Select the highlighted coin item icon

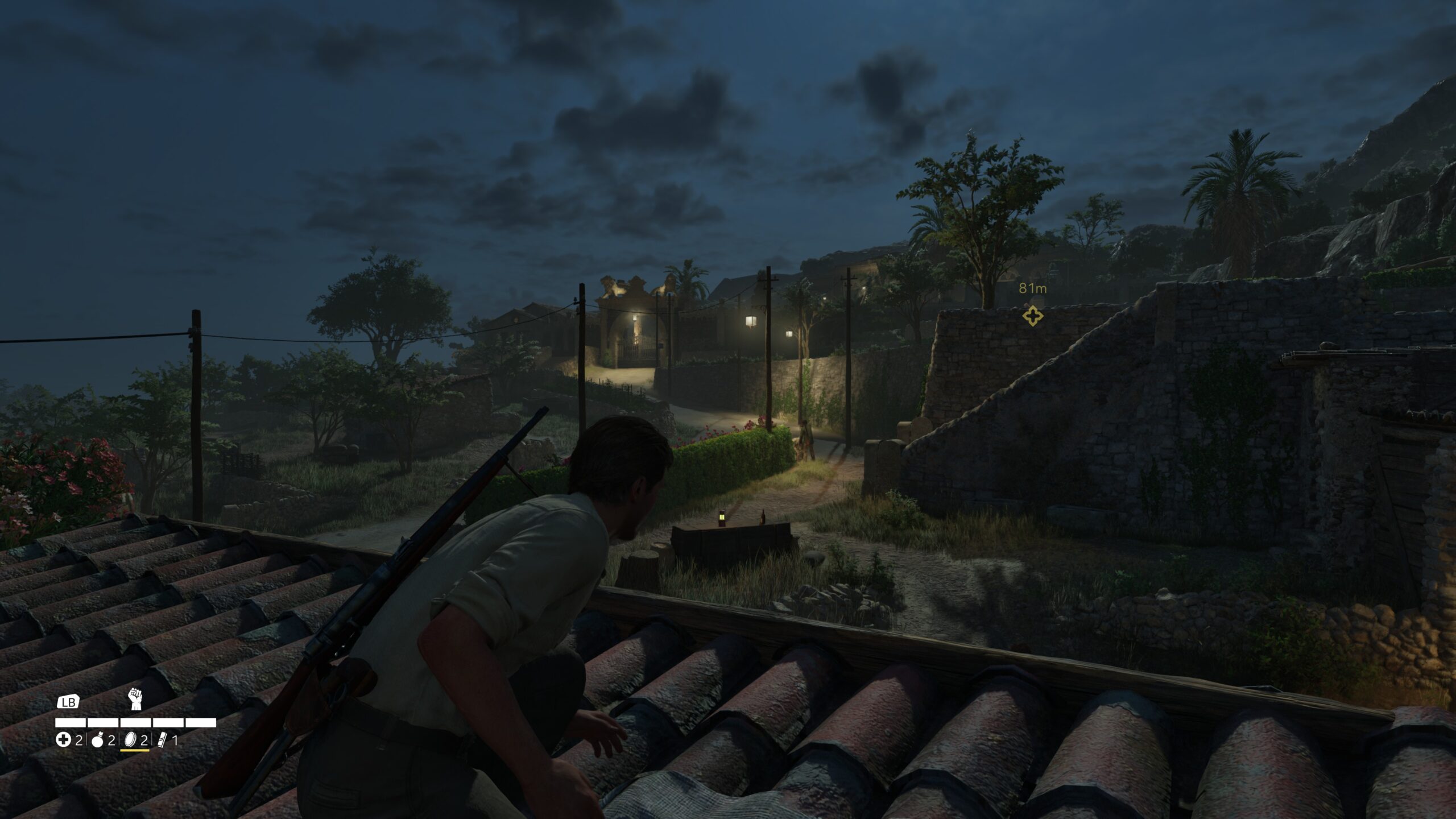tap(130, 740)
